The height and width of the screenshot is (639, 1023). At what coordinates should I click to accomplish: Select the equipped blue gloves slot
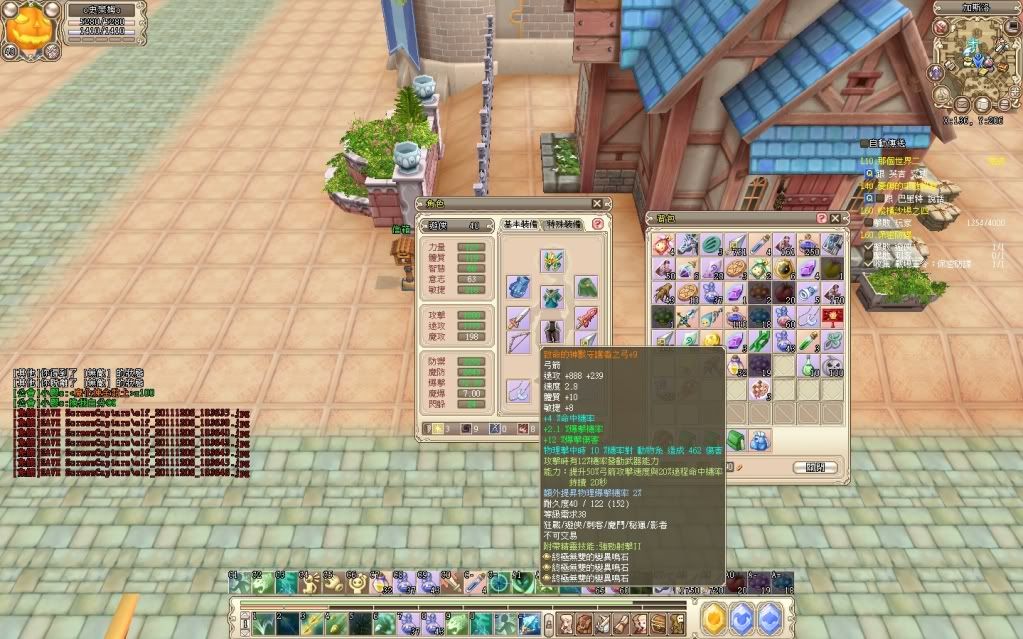click(x=518, y=288)
